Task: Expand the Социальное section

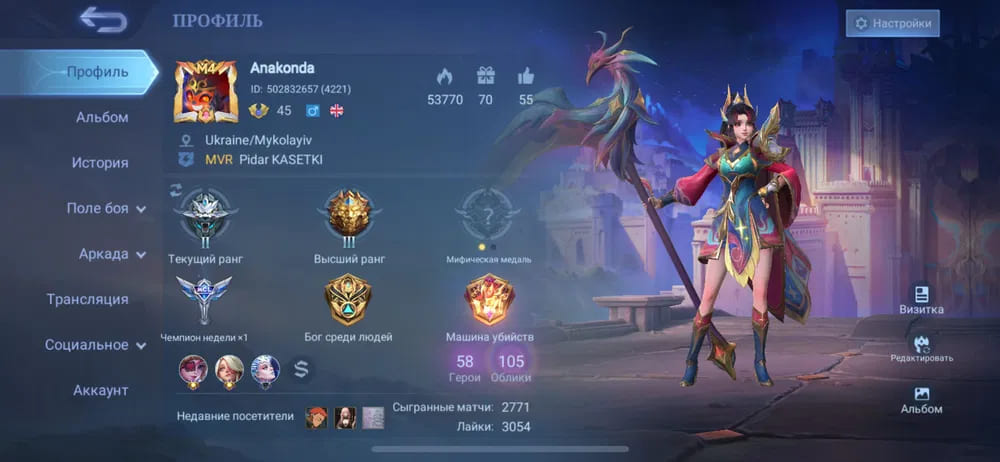Action: 95,345
